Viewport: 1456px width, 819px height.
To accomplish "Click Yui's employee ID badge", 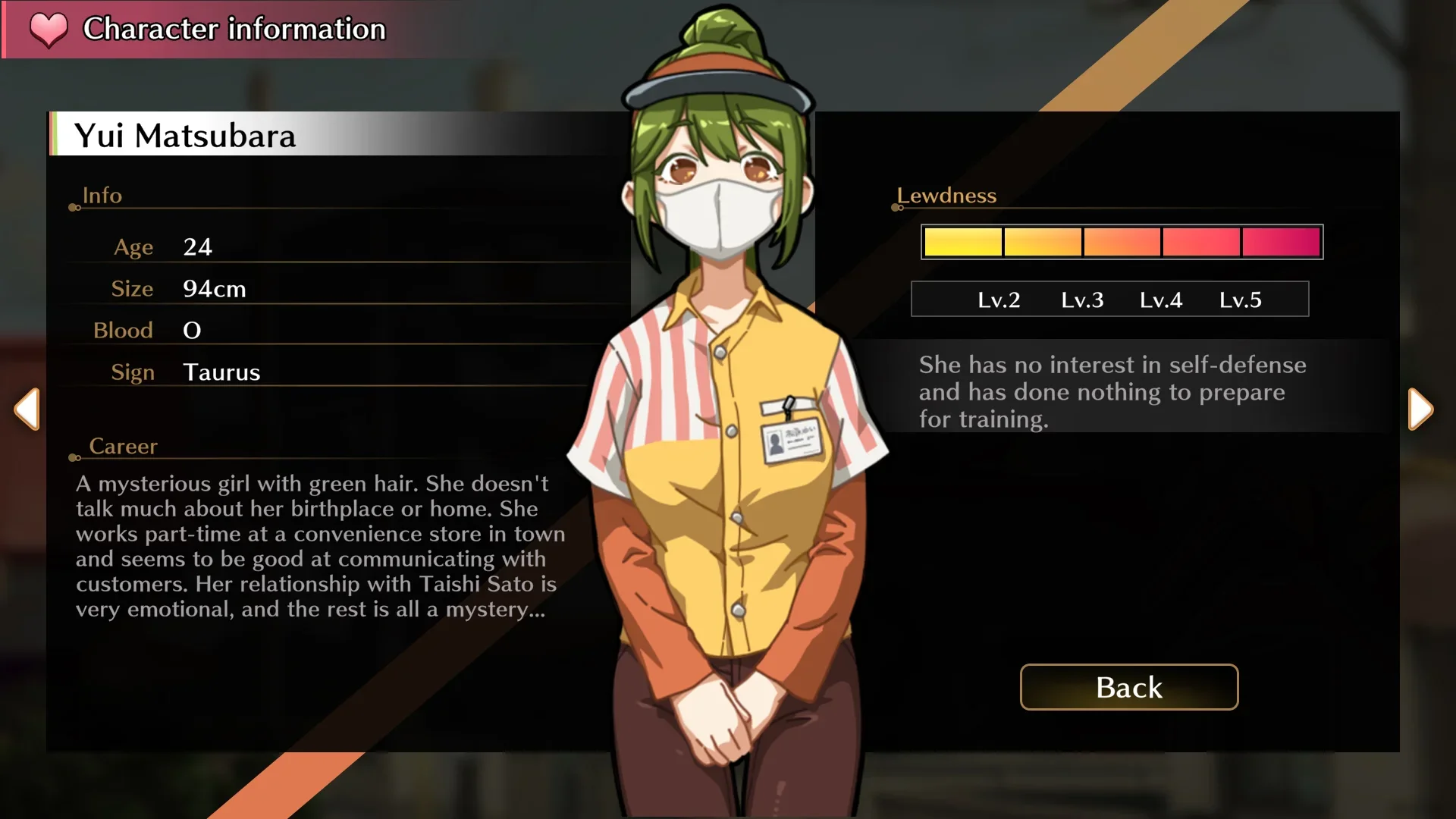I will tap(790, 442).
